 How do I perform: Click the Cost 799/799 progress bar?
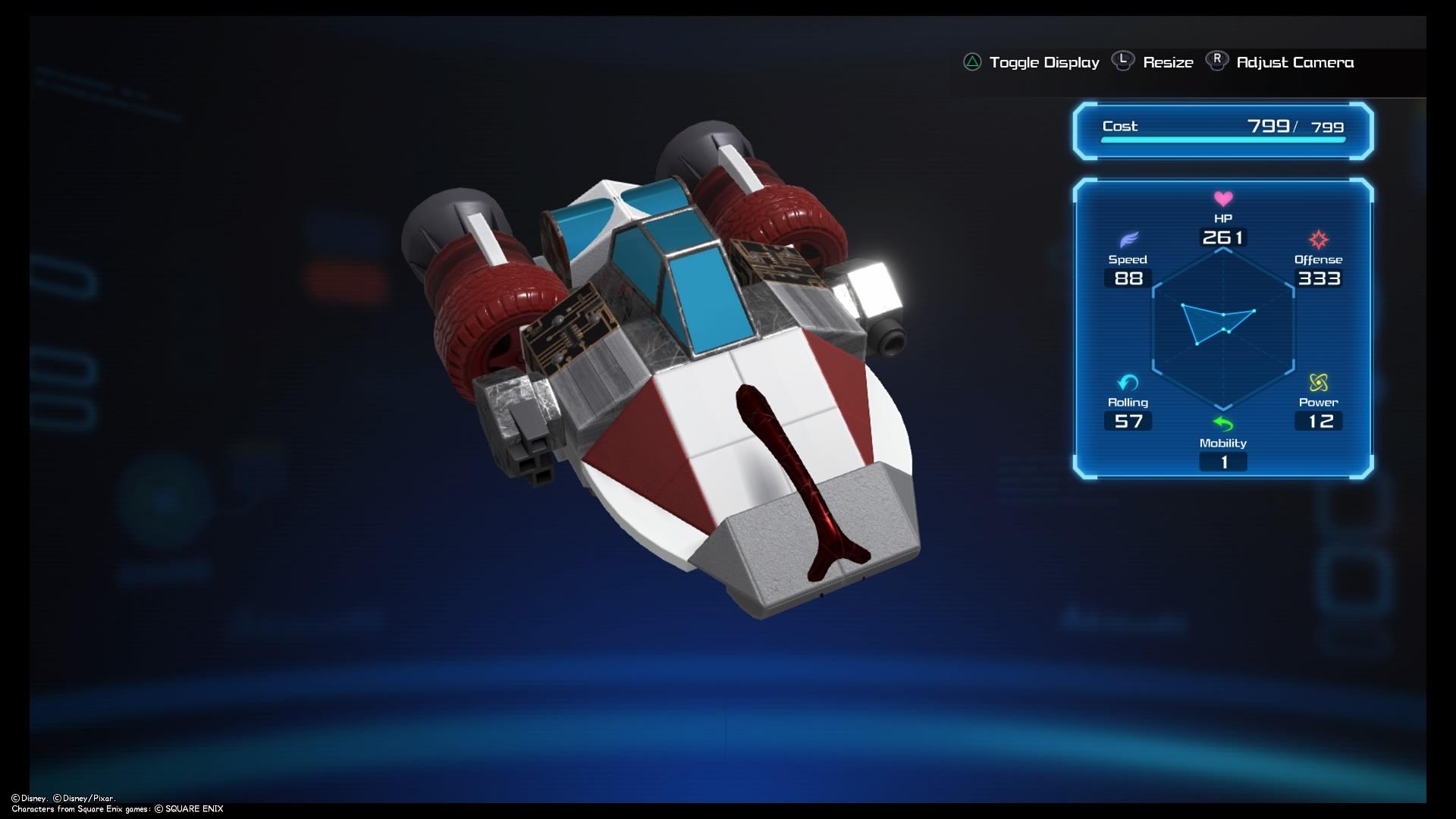1221,140
